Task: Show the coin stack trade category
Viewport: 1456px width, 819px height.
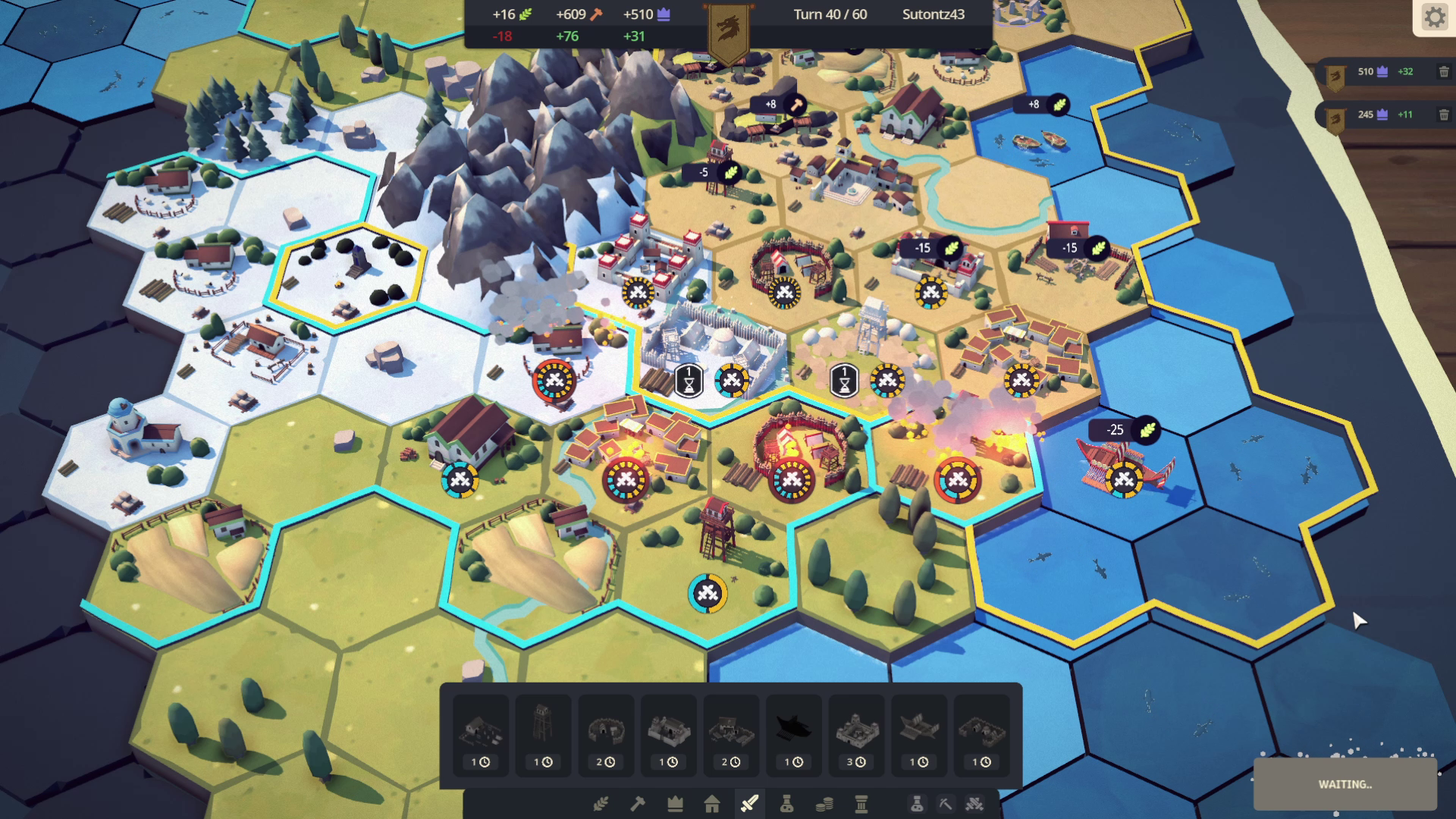Action: (x=824, y=804)
